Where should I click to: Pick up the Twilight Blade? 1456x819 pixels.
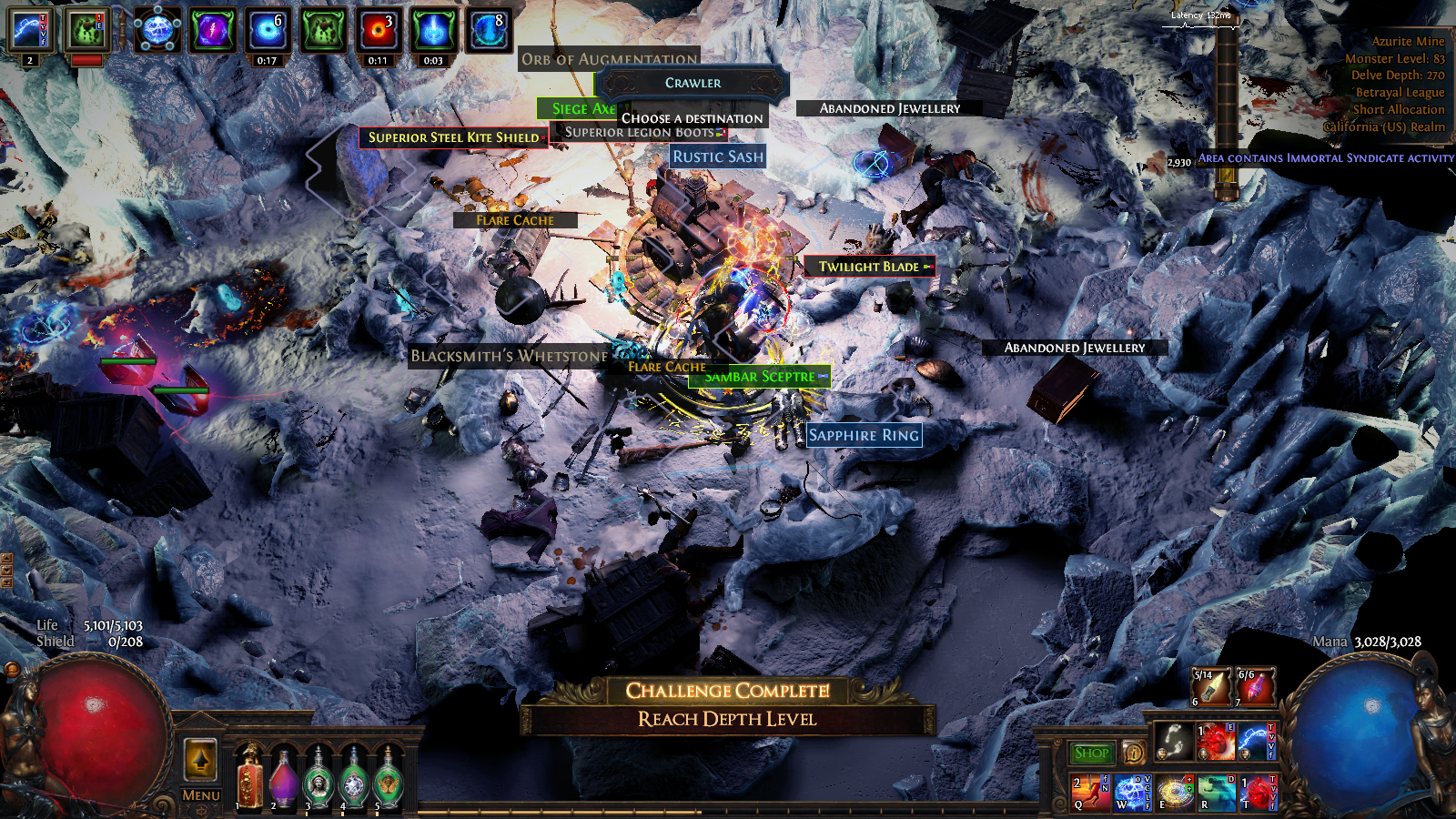pyautogui.click(x=866, y=267)
